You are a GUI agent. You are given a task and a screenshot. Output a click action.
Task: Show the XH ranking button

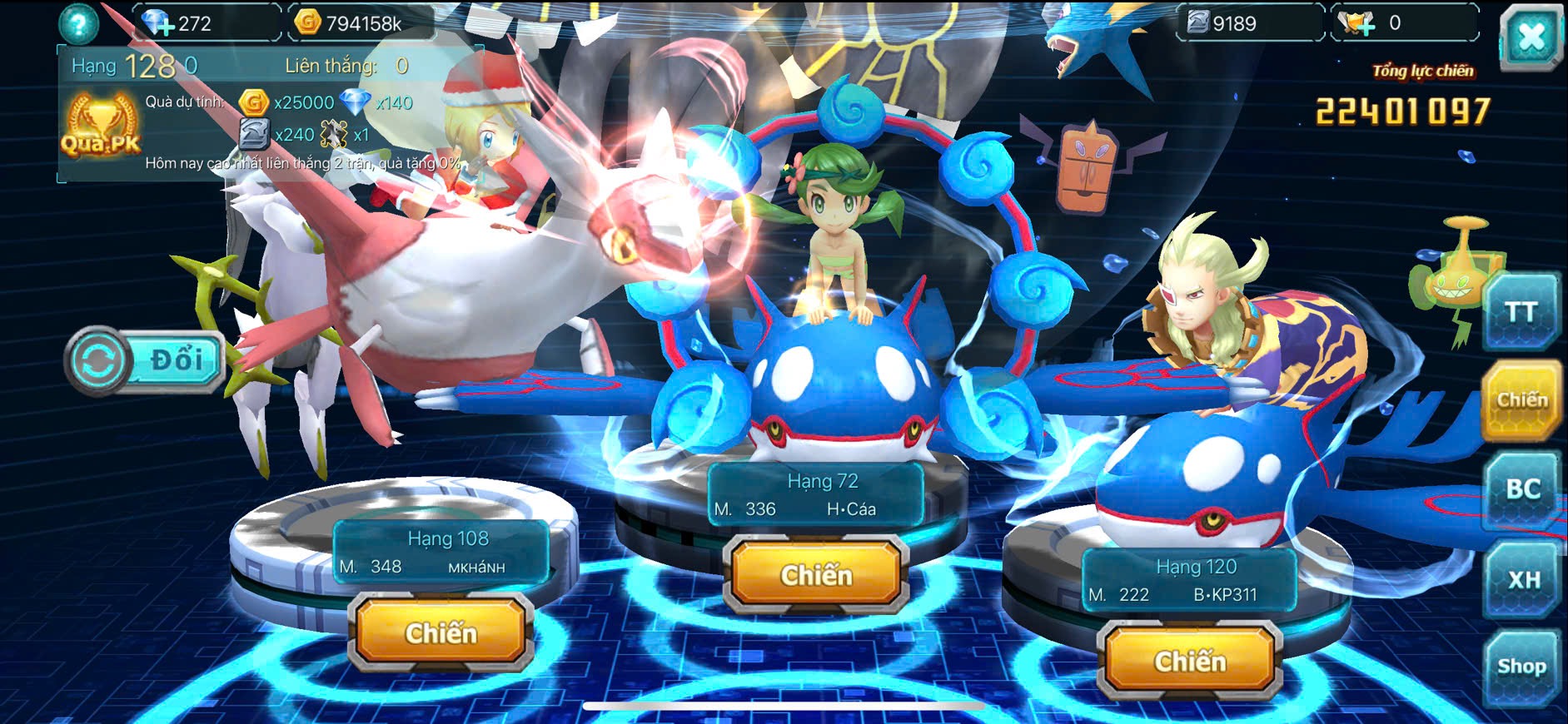point(1522,578)
